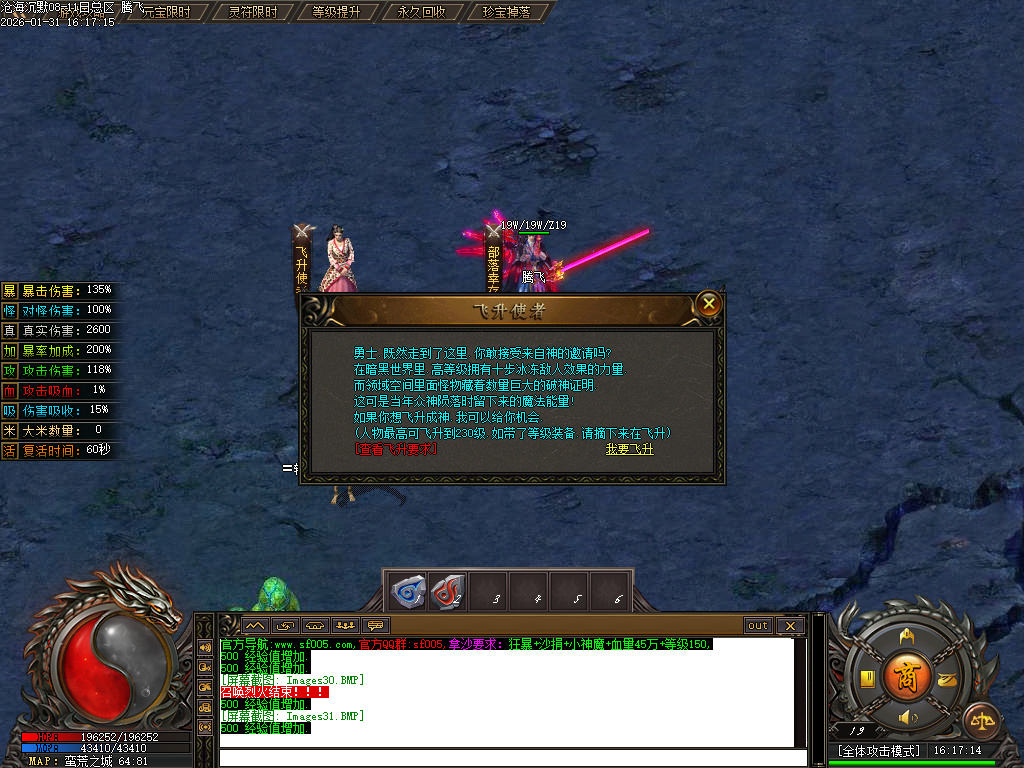
Task: Open the 灵符限时 top menu button
Action: click(x=253, y=12)
